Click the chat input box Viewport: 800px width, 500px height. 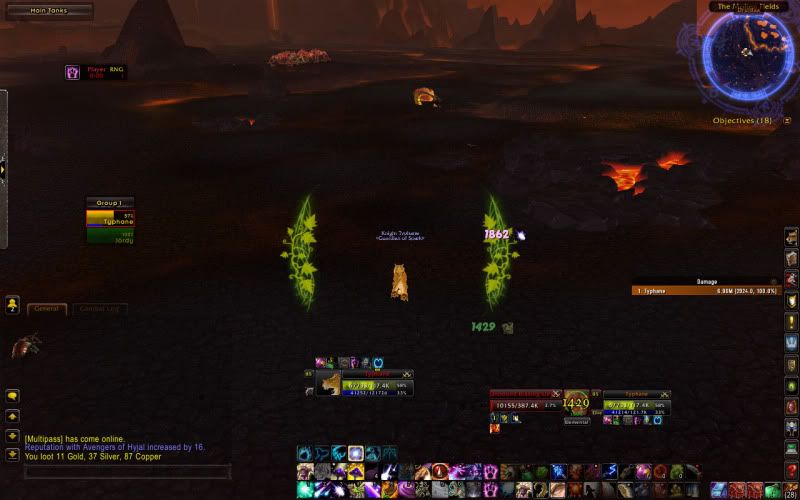coord(127,471)
